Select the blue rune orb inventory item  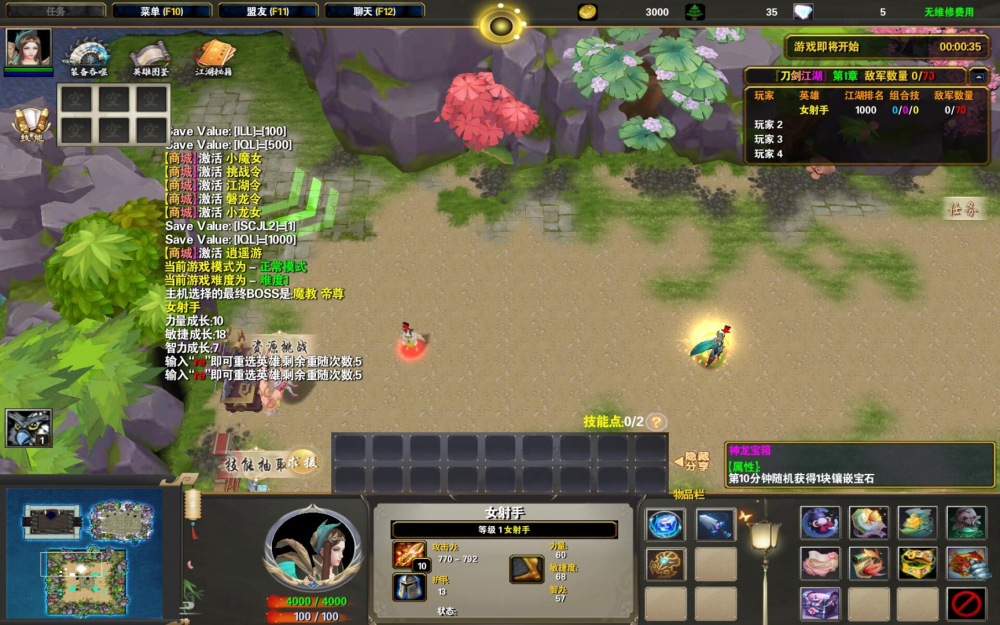pos(665,524)
